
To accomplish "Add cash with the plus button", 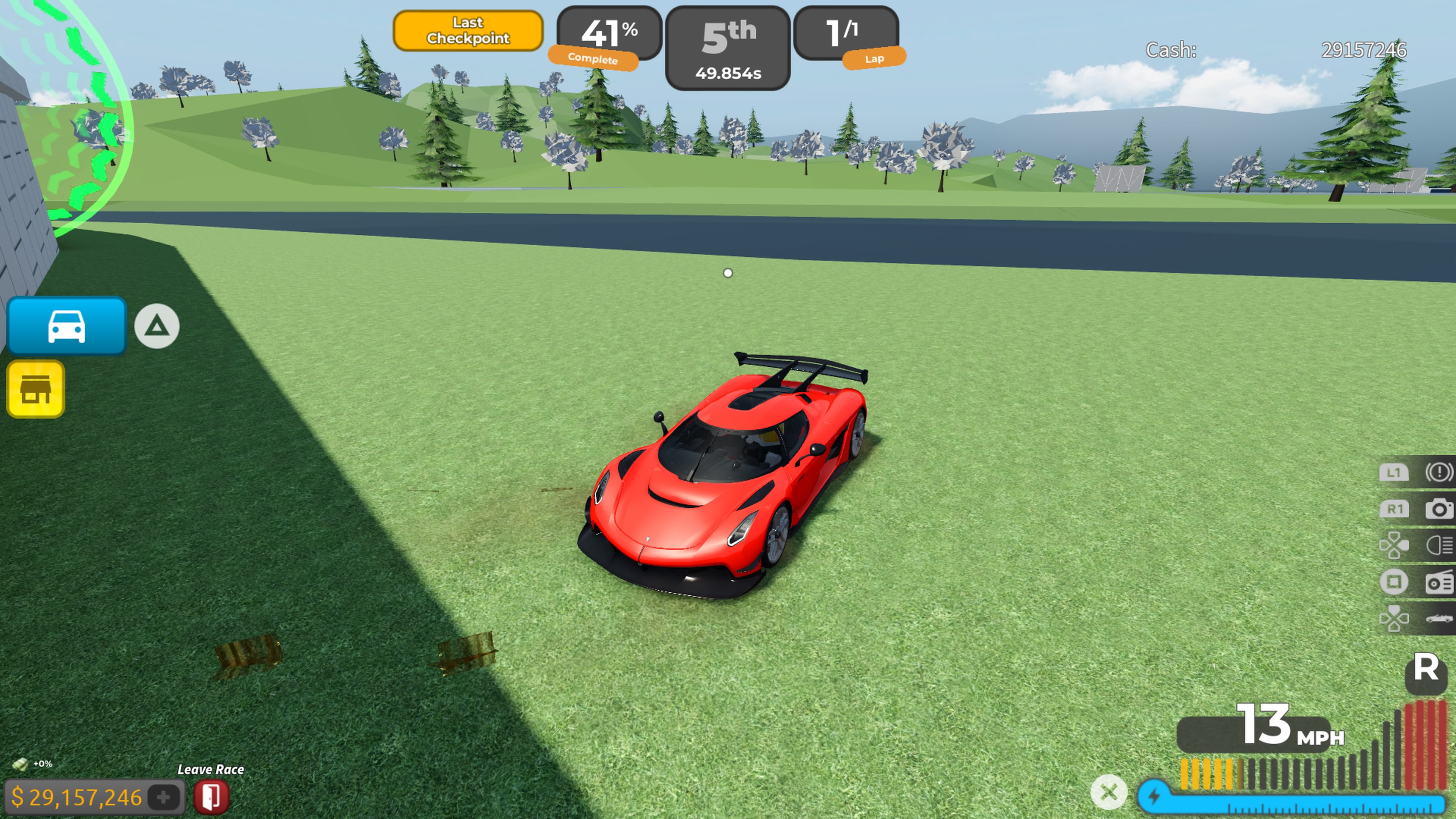I will (x=163, y=797).
